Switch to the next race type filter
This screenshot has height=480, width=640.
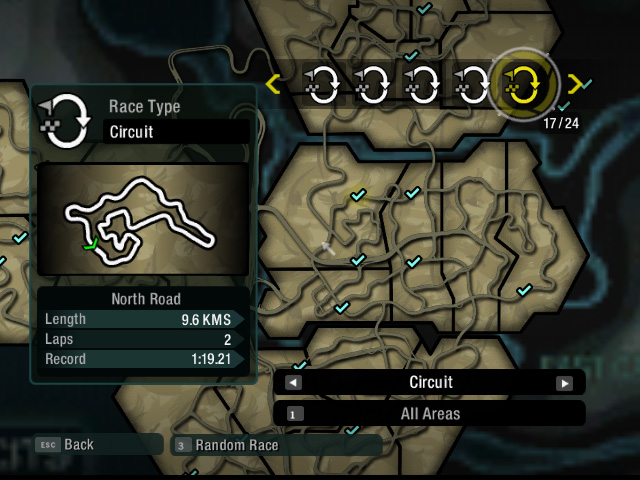[564, 383]
